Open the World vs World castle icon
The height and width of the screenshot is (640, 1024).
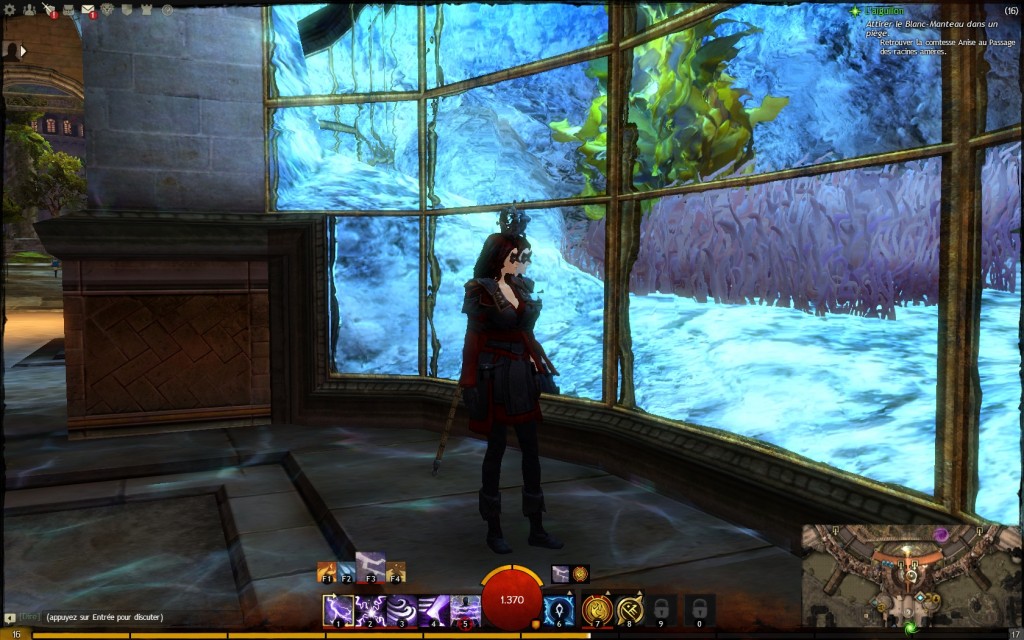coord(147,10)
